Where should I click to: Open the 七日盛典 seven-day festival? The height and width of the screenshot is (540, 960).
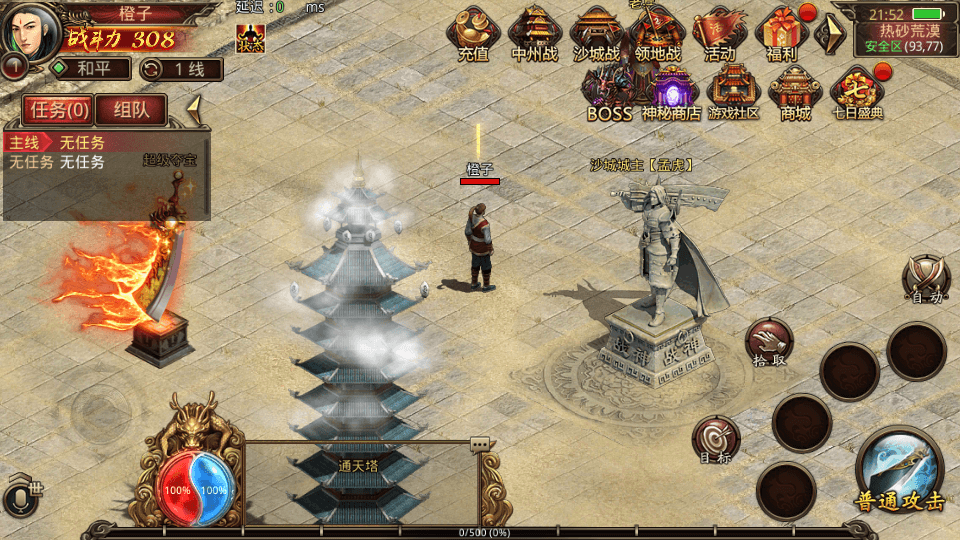pos(858,93)
